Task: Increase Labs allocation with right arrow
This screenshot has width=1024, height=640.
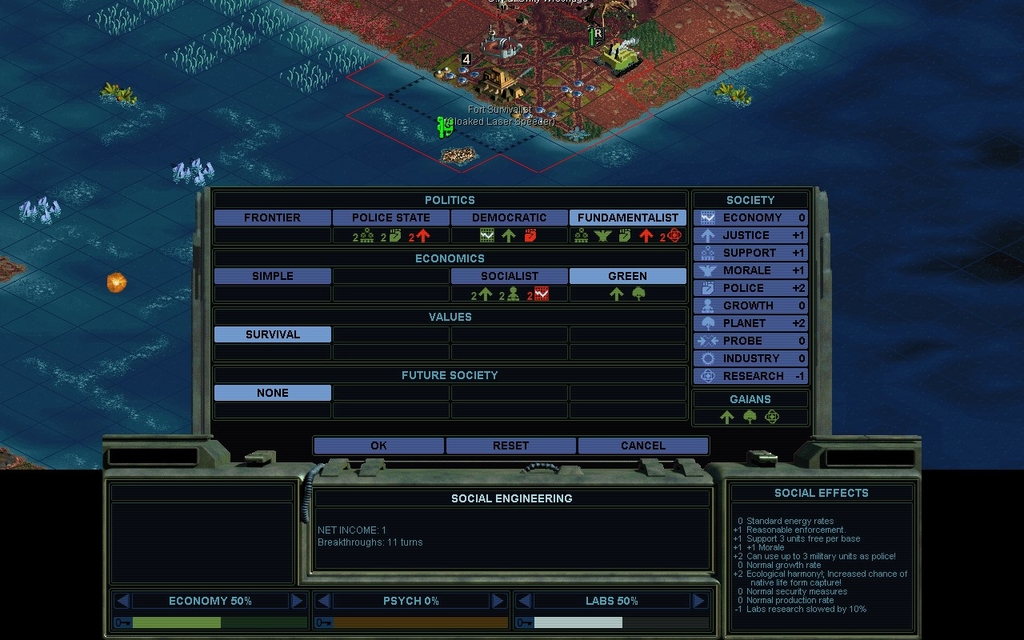Action: pos(699,601)
